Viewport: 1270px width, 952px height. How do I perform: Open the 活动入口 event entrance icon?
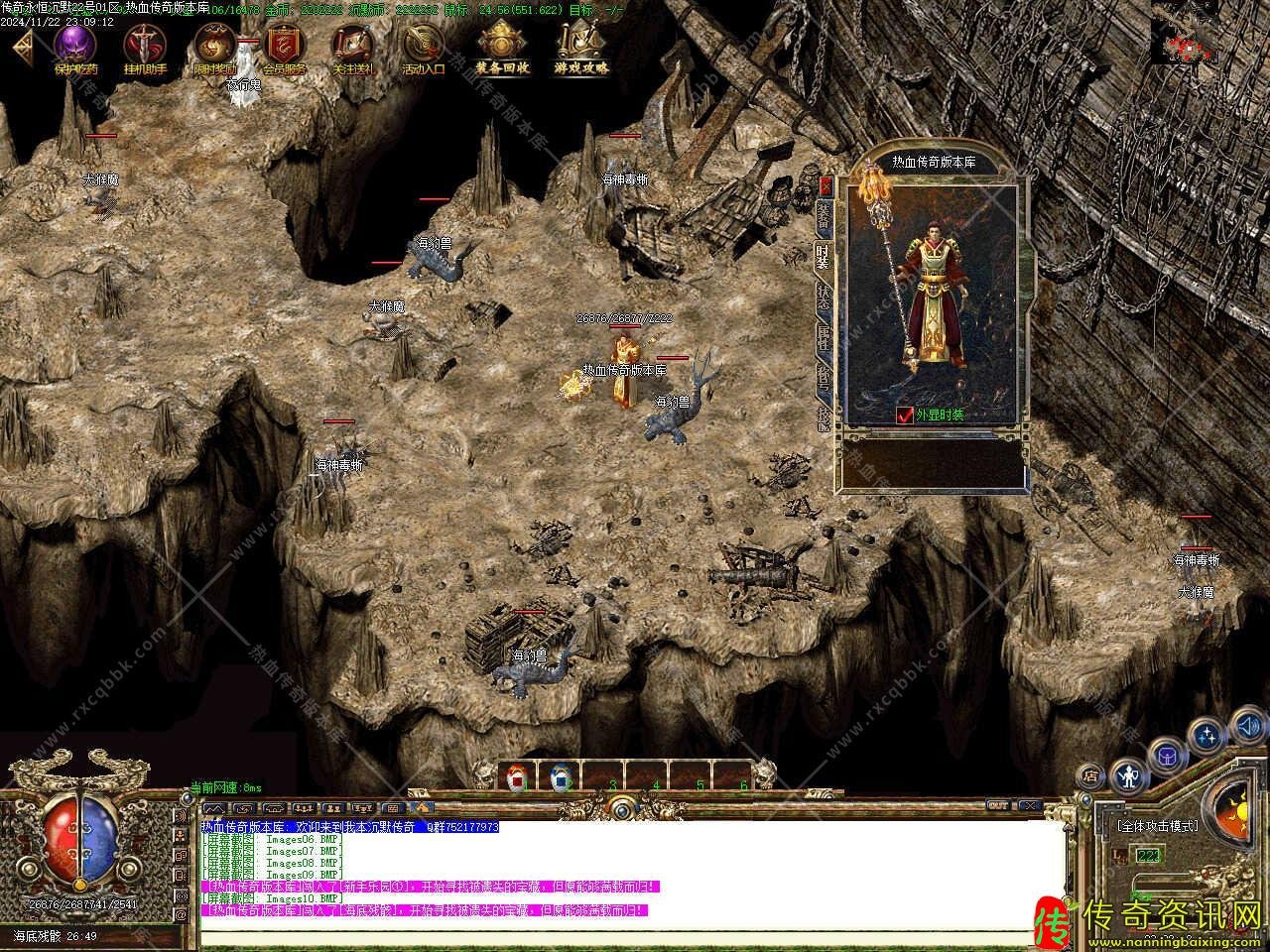(x=424, y=47)
